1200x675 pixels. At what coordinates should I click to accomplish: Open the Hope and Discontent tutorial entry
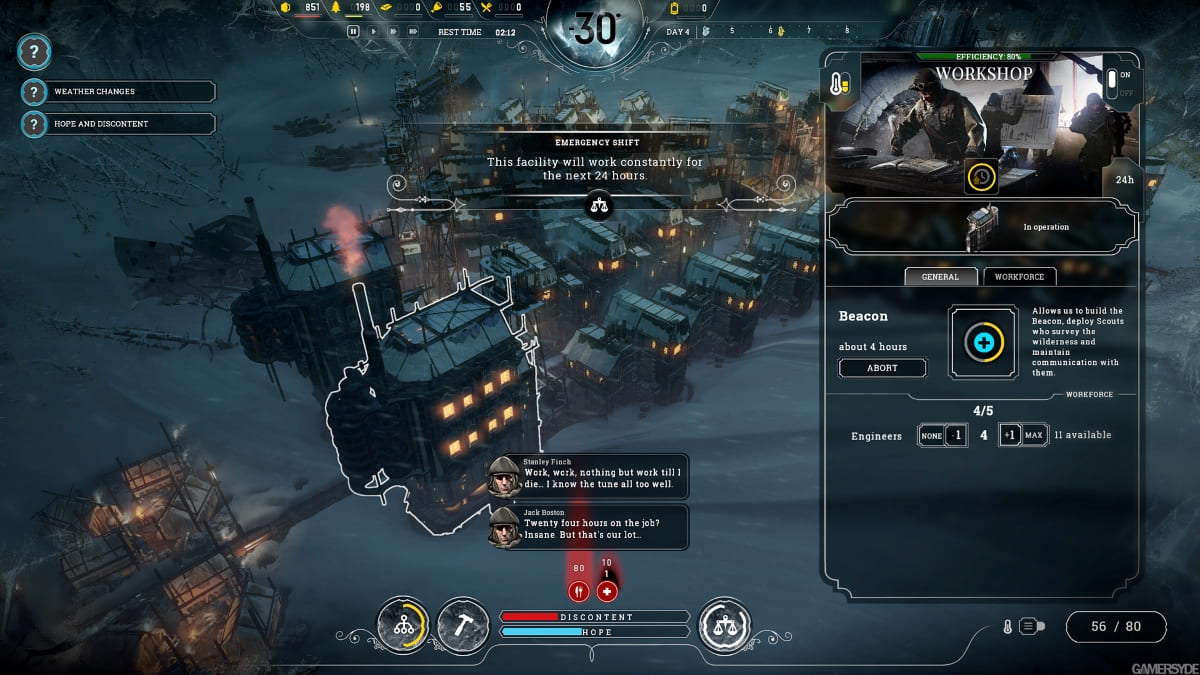click(x=119, y=124)
